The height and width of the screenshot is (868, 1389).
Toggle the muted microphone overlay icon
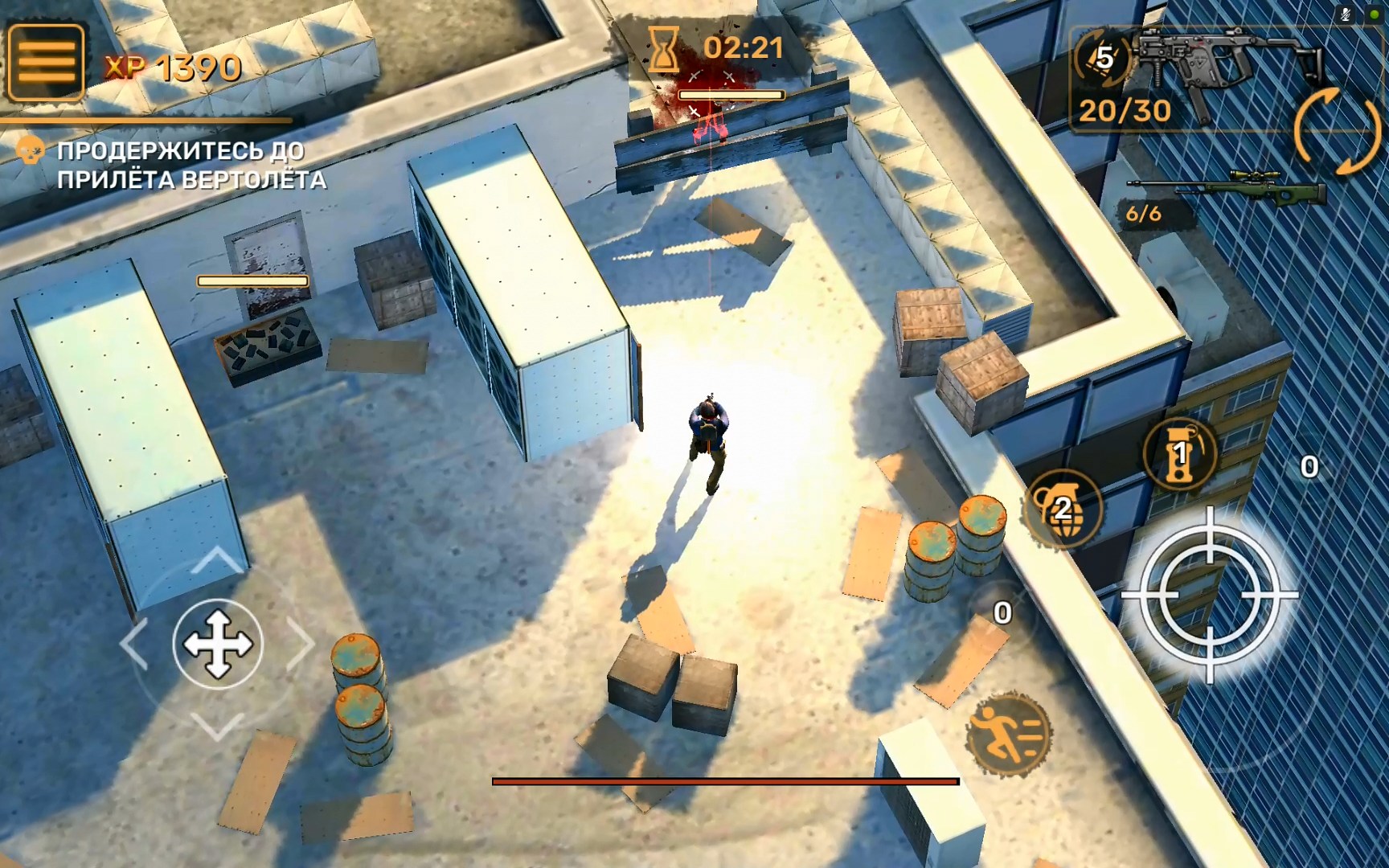pos(1346,14)
